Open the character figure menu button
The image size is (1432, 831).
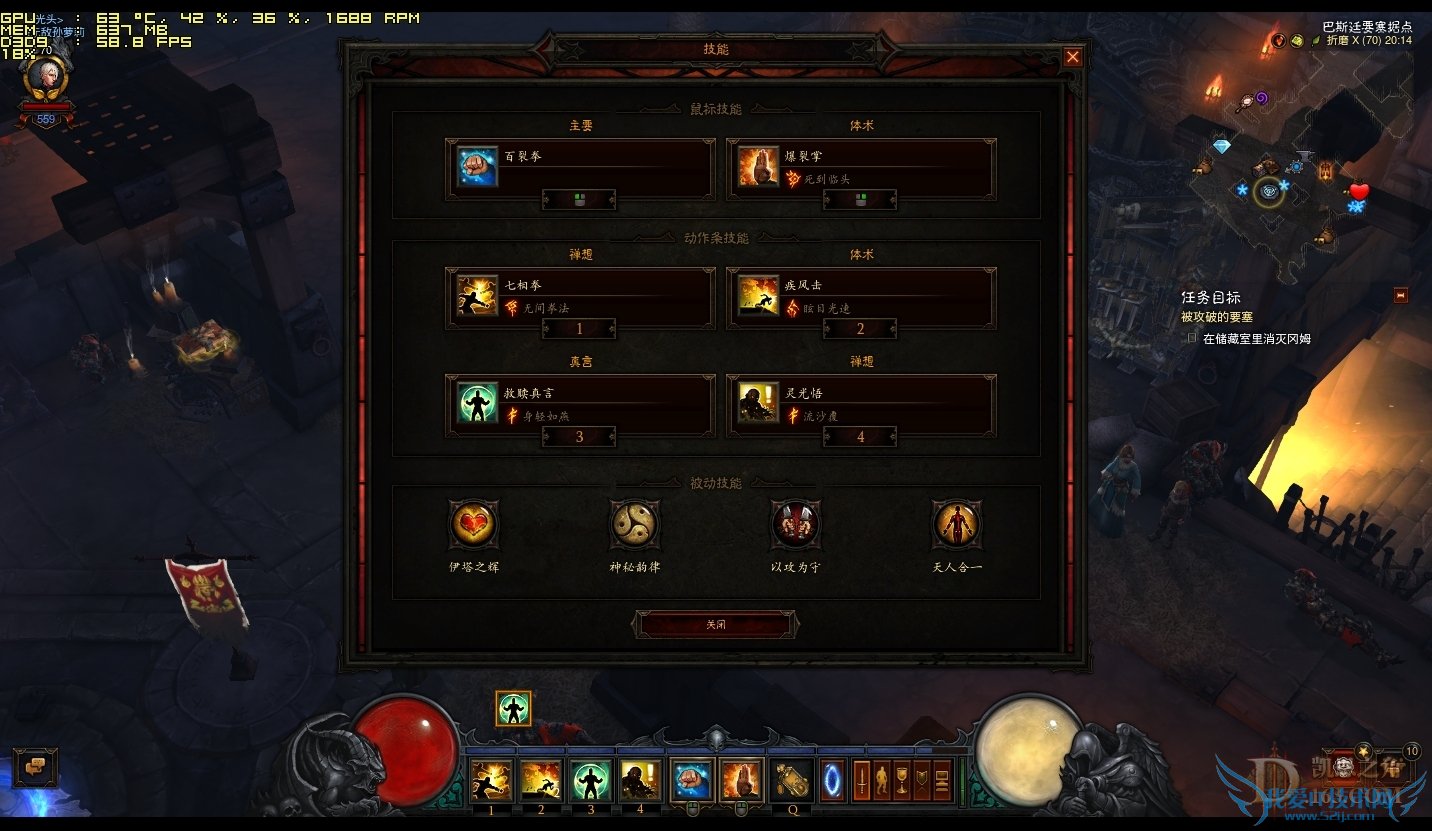coord(881,781)
